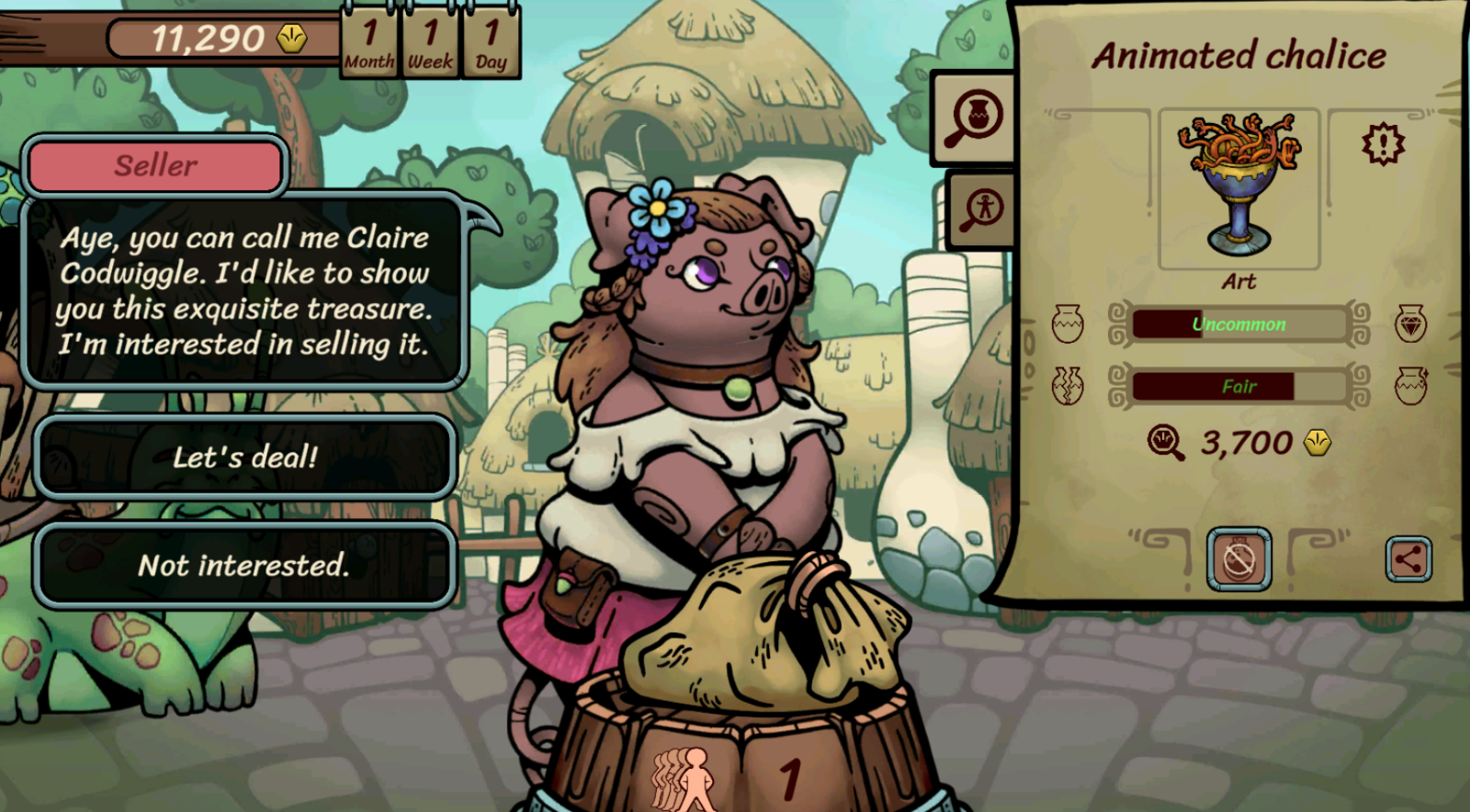Select the round crossed-out button below price
This screenshot has width=1470, height=812.
coord(1238,558)
